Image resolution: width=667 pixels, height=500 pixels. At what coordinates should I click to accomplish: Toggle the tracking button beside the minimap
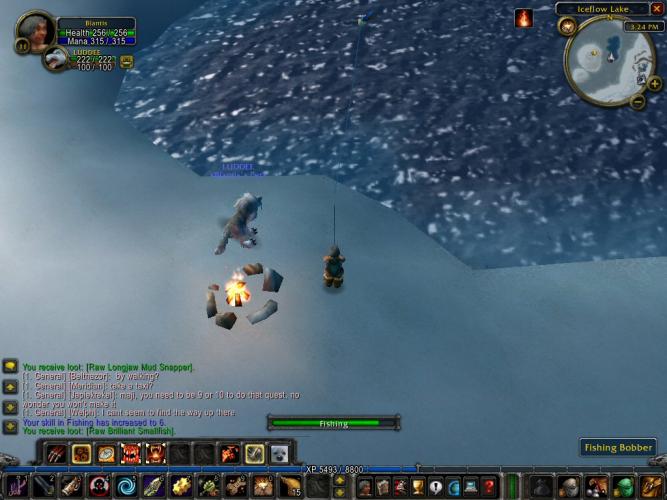567,26
